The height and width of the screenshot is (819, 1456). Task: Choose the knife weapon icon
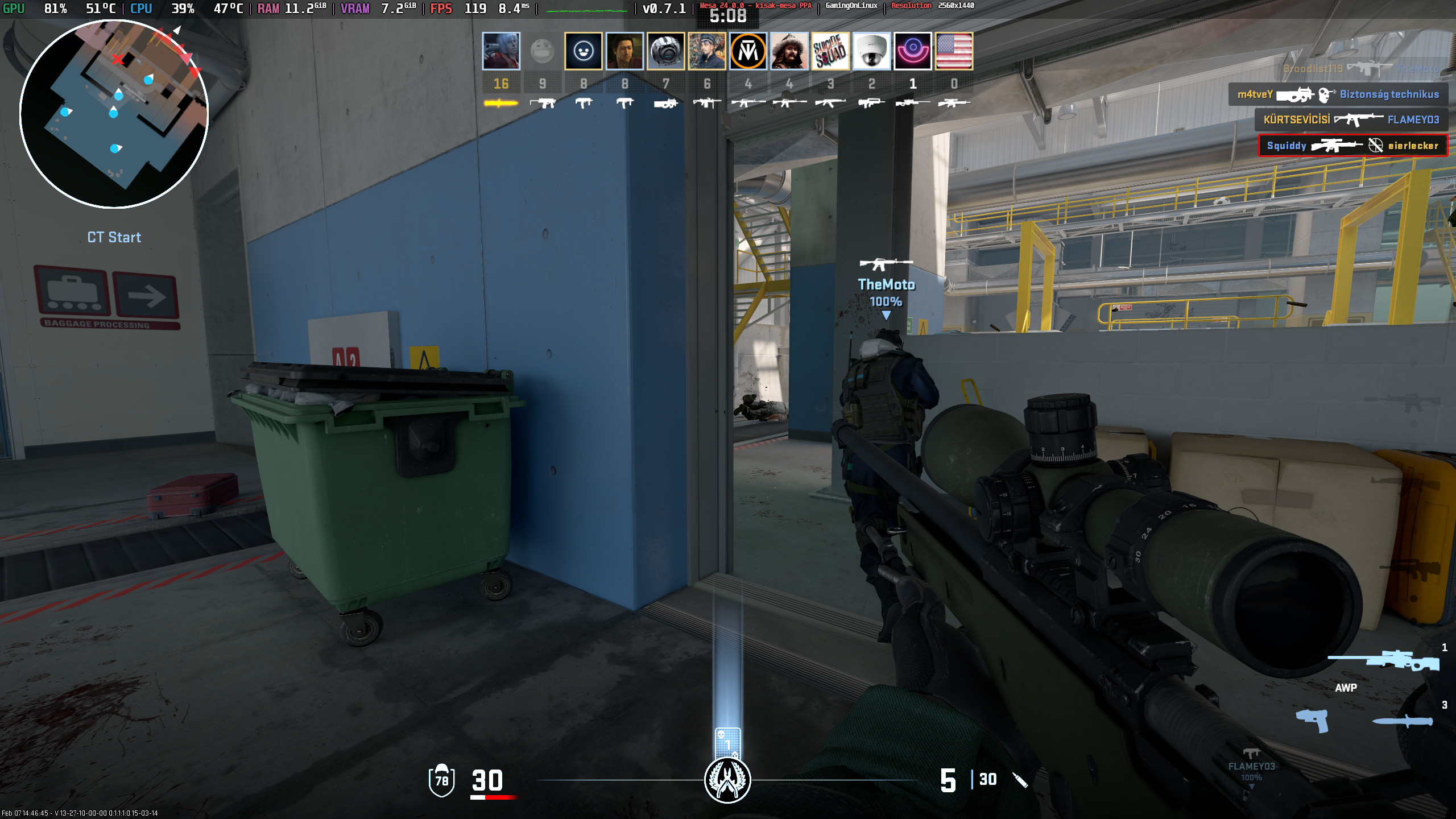click(1403, 721)
